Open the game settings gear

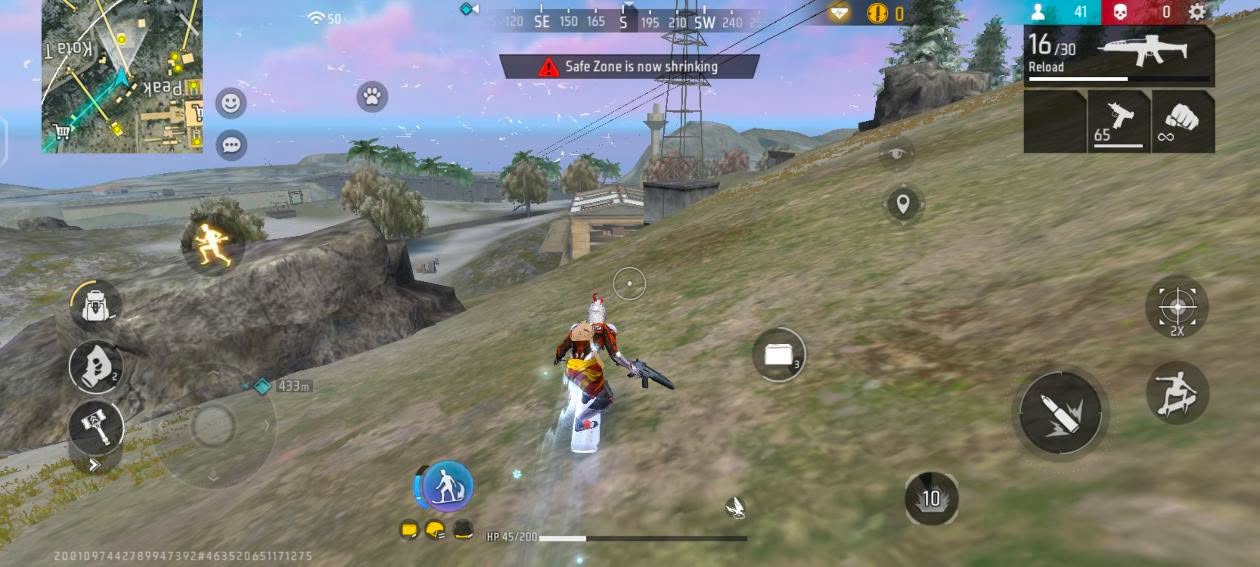[1197, 12]
